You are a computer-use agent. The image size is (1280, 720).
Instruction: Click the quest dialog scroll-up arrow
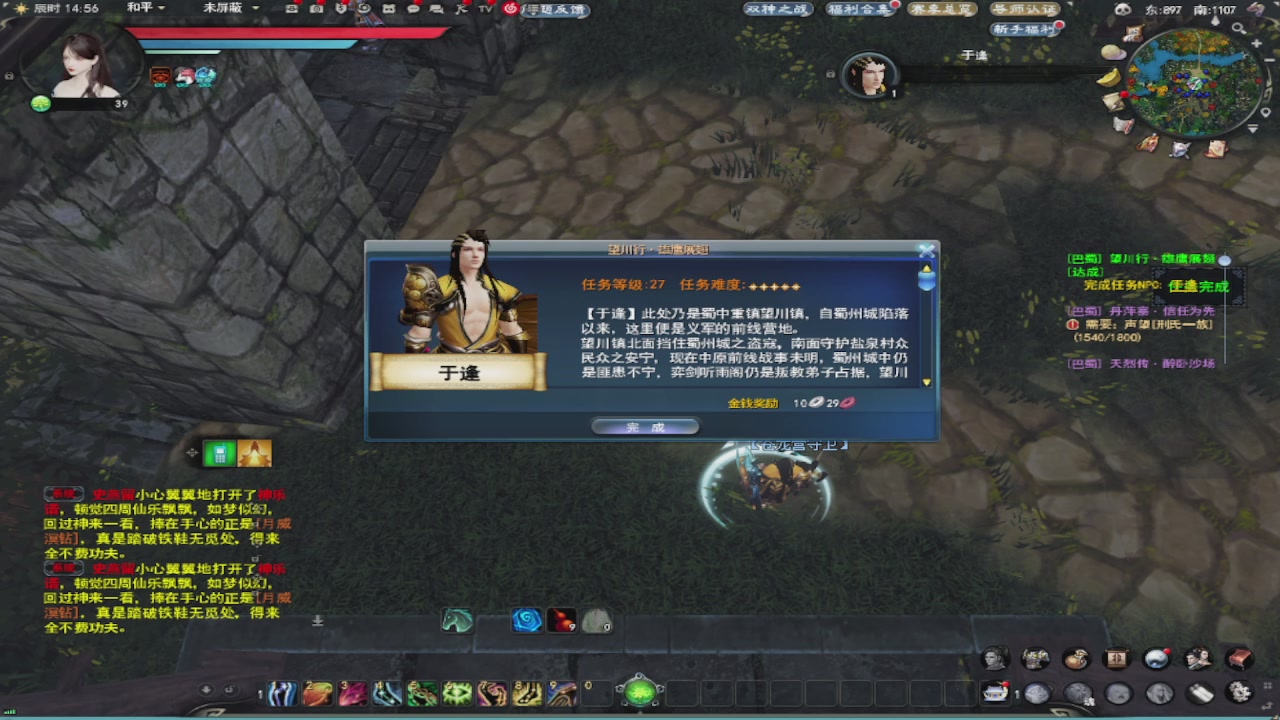pyautogui.click(x=926, y=268)
